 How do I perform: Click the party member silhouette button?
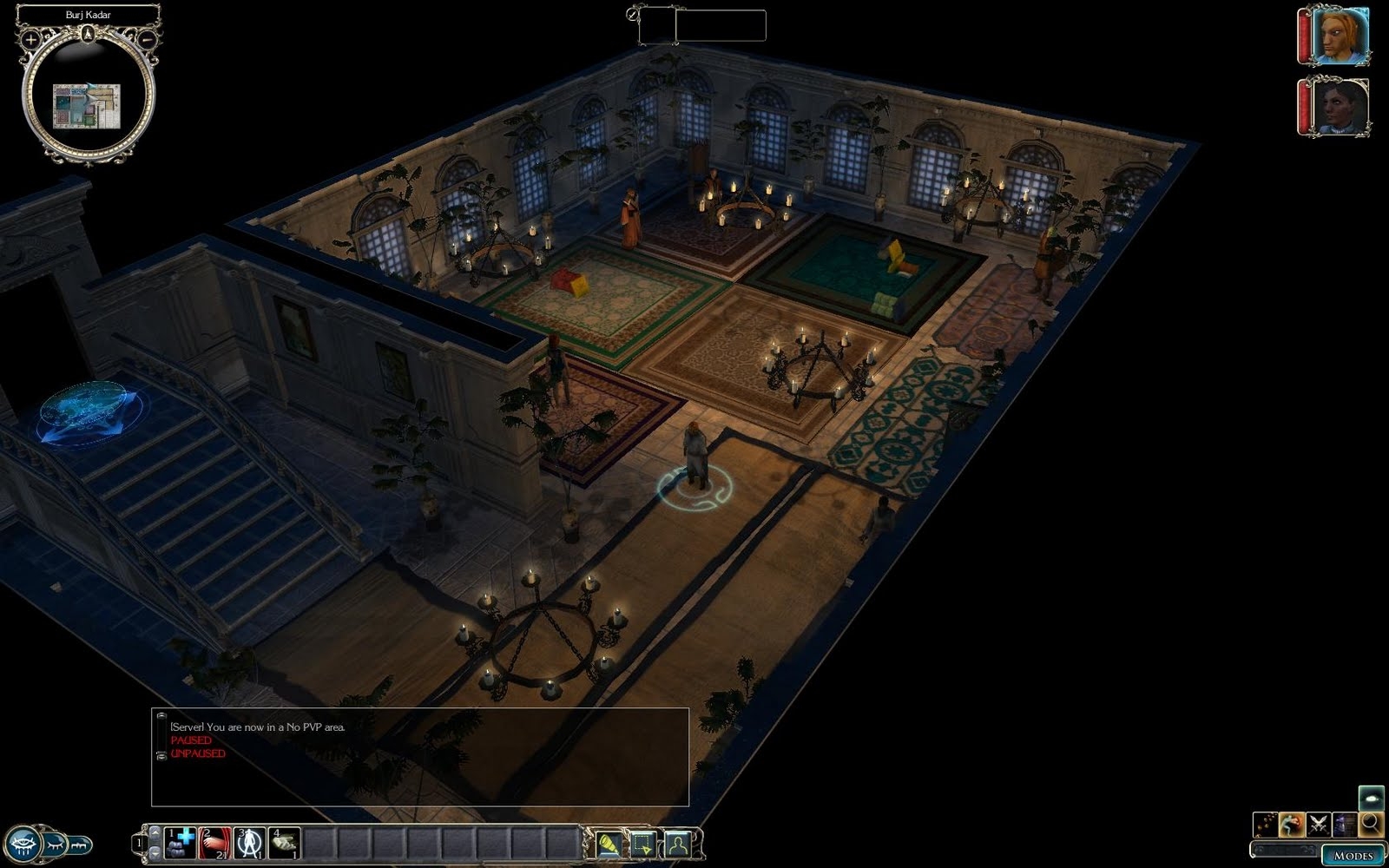click(x=678, y=843)
